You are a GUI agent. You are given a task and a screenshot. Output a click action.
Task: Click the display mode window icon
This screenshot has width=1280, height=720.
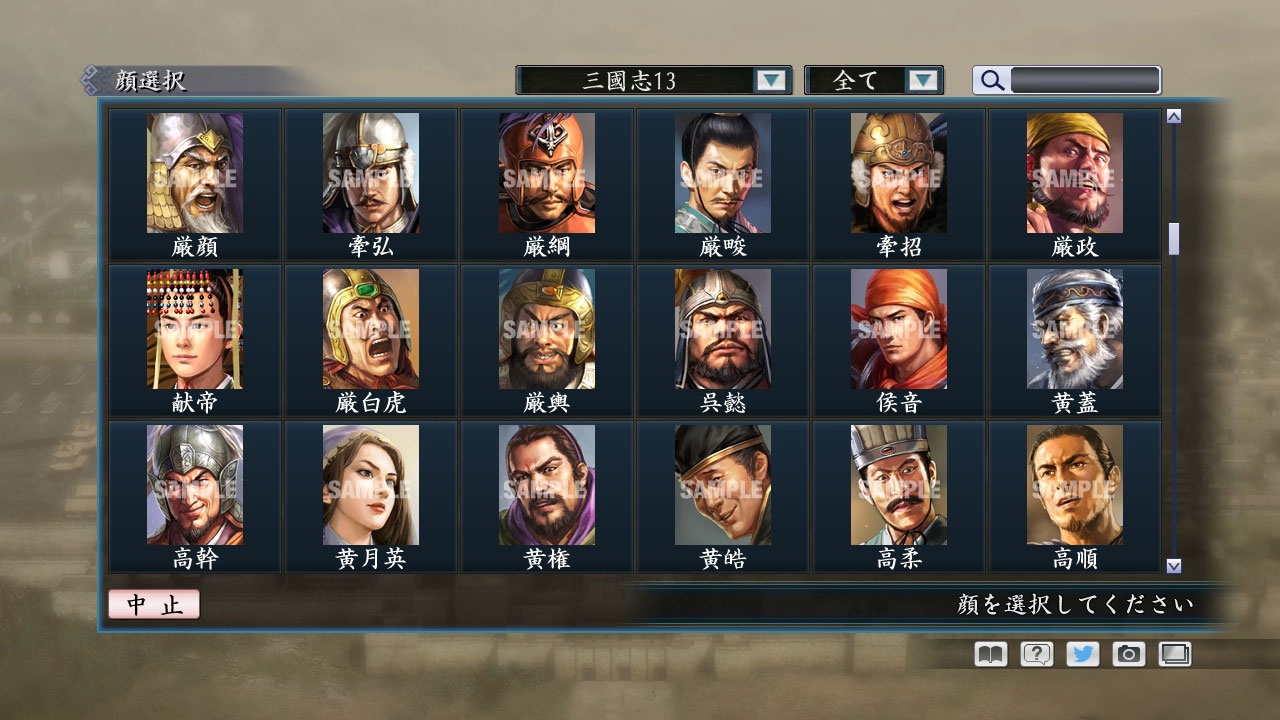(1174, 654)
